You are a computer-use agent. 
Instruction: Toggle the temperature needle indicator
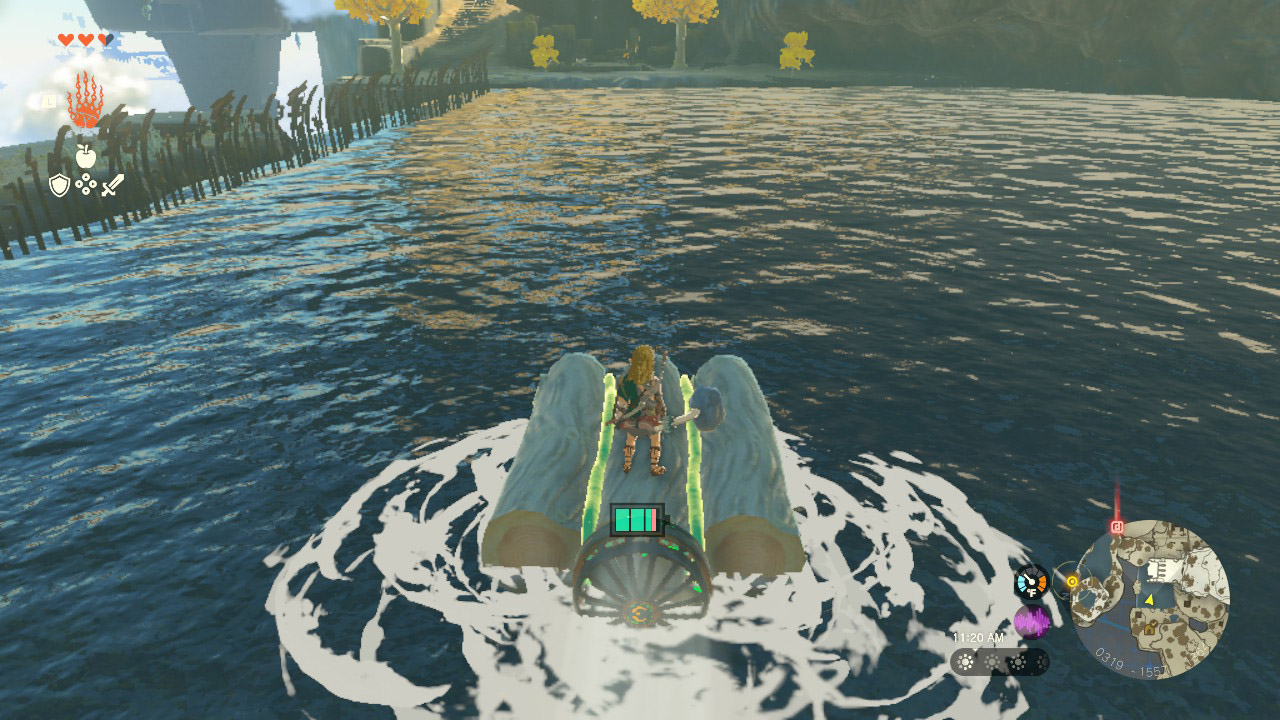pyautogui.click(x=1030, y=577)
